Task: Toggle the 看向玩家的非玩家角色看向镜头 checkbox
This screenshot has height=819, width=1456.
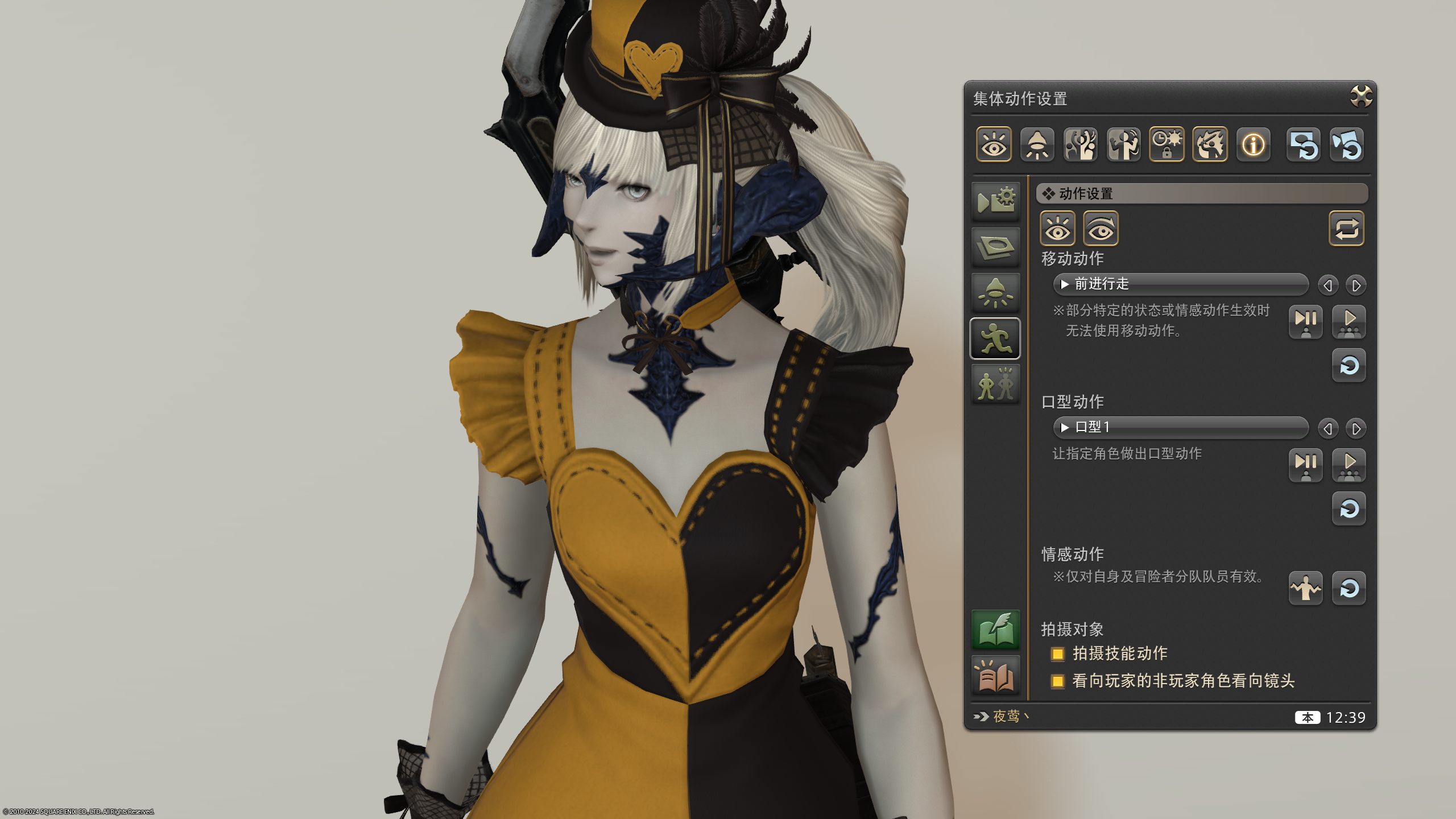Action: (x=1058, y=681)
